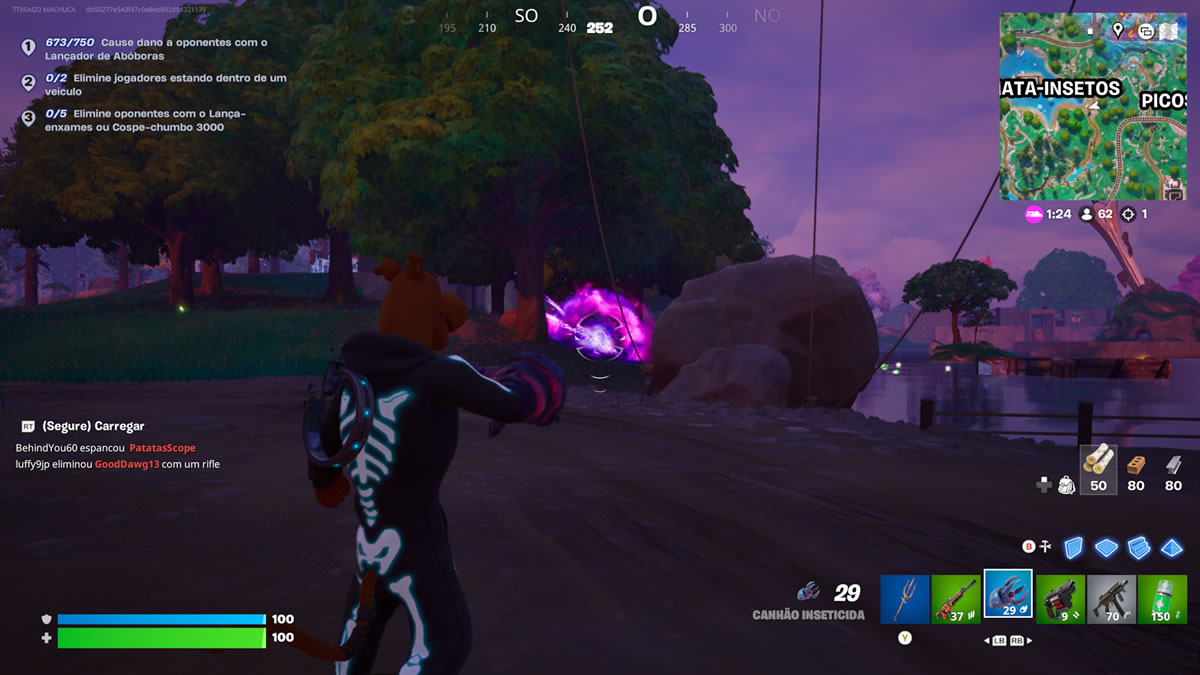Select the wall building piece
1200x675 pixels.
click(1073, 547)
